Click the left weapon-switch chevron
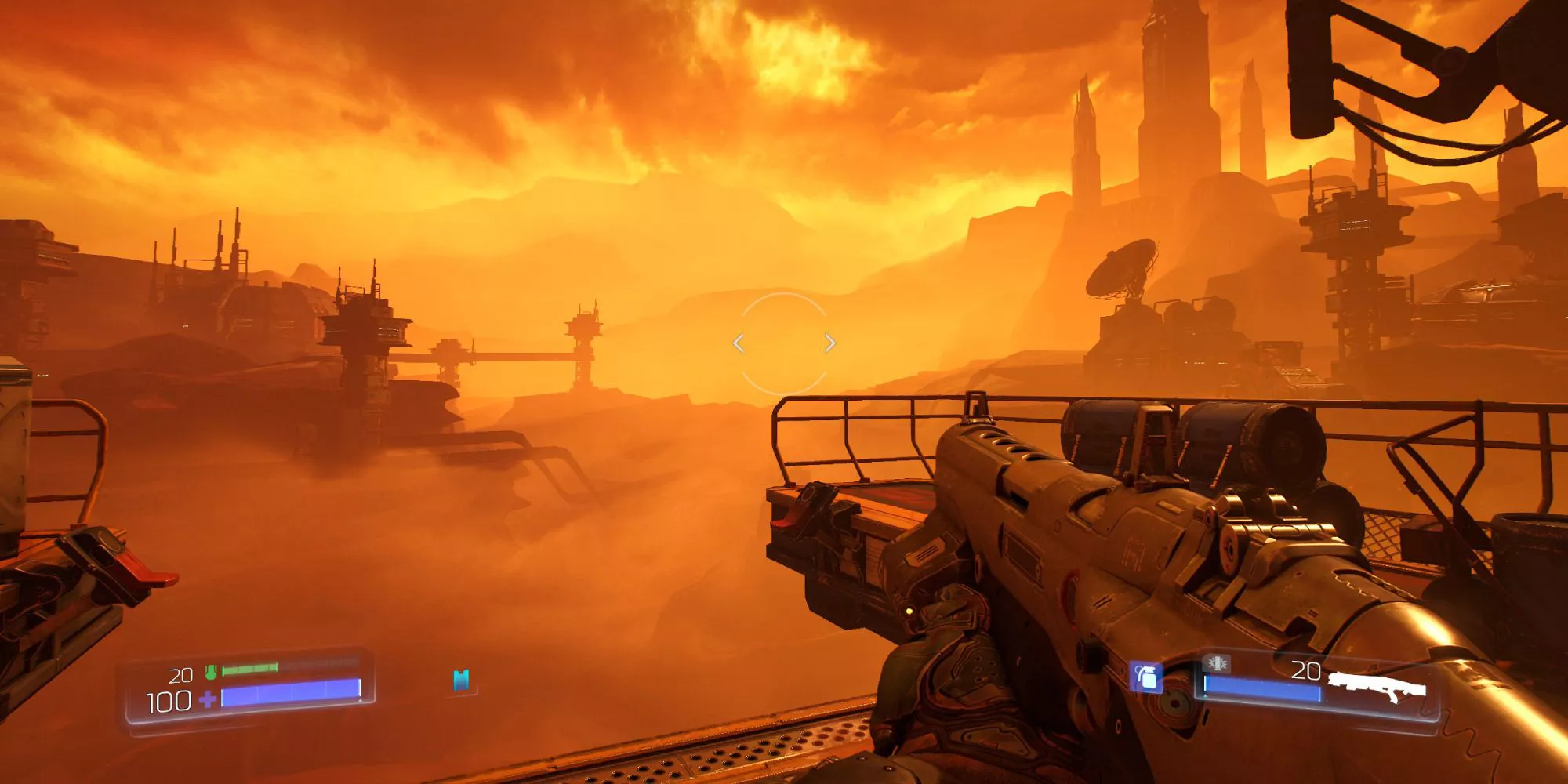The height and width of the screenshot is (784, 1568). tap(737, 343)
